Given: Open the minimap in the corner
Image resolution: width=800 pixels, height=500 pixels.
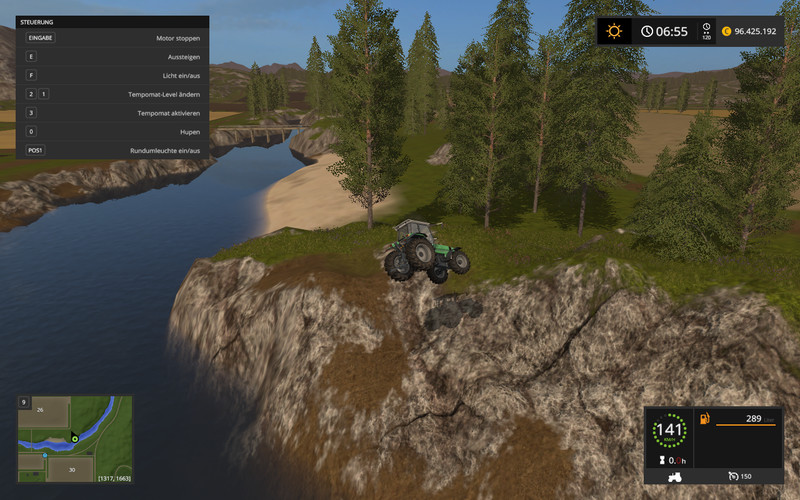Looking at the screenshot, I should coord(75,438).
